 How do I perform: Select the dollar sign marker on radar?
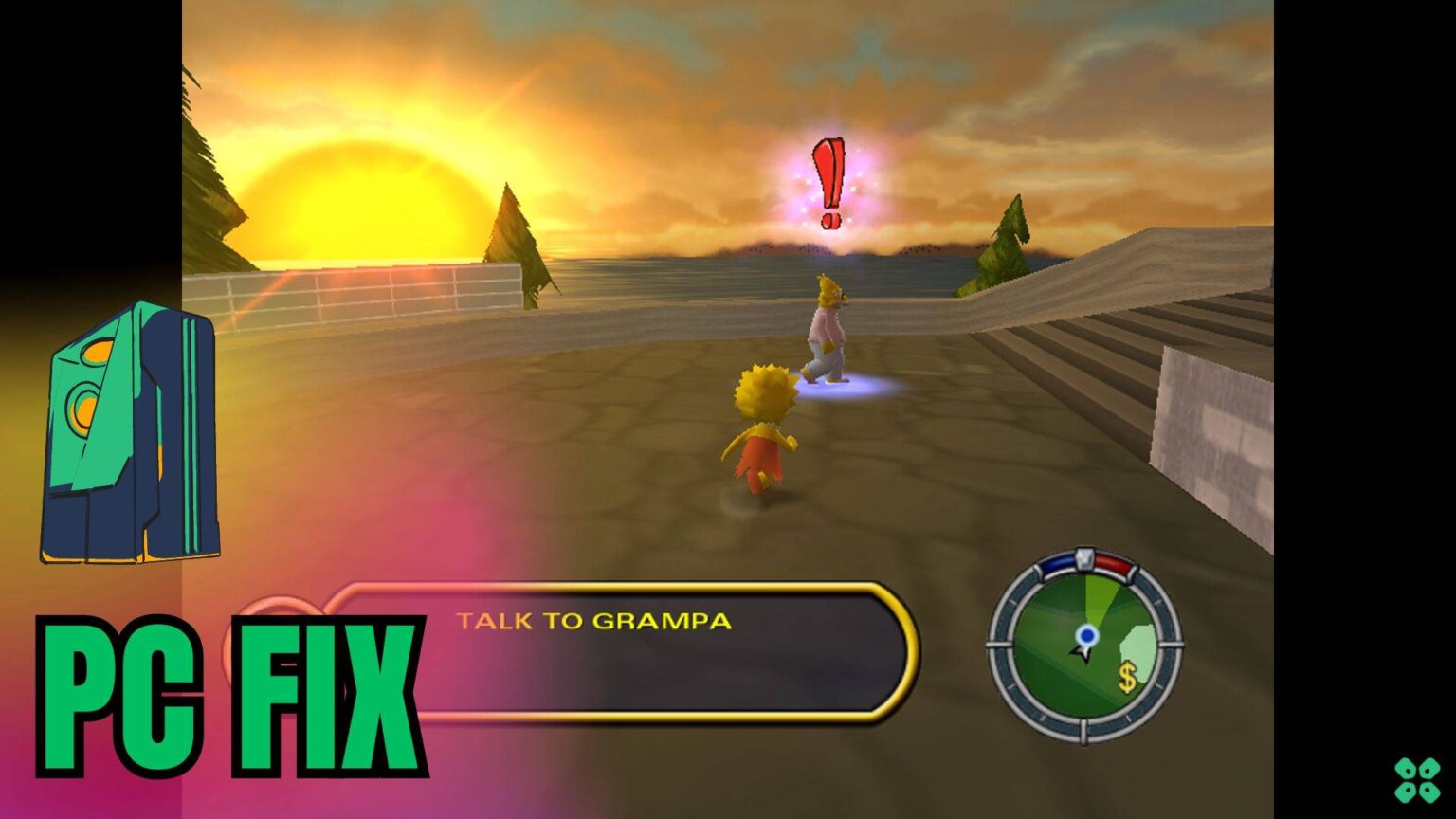tap(1127, 678)
